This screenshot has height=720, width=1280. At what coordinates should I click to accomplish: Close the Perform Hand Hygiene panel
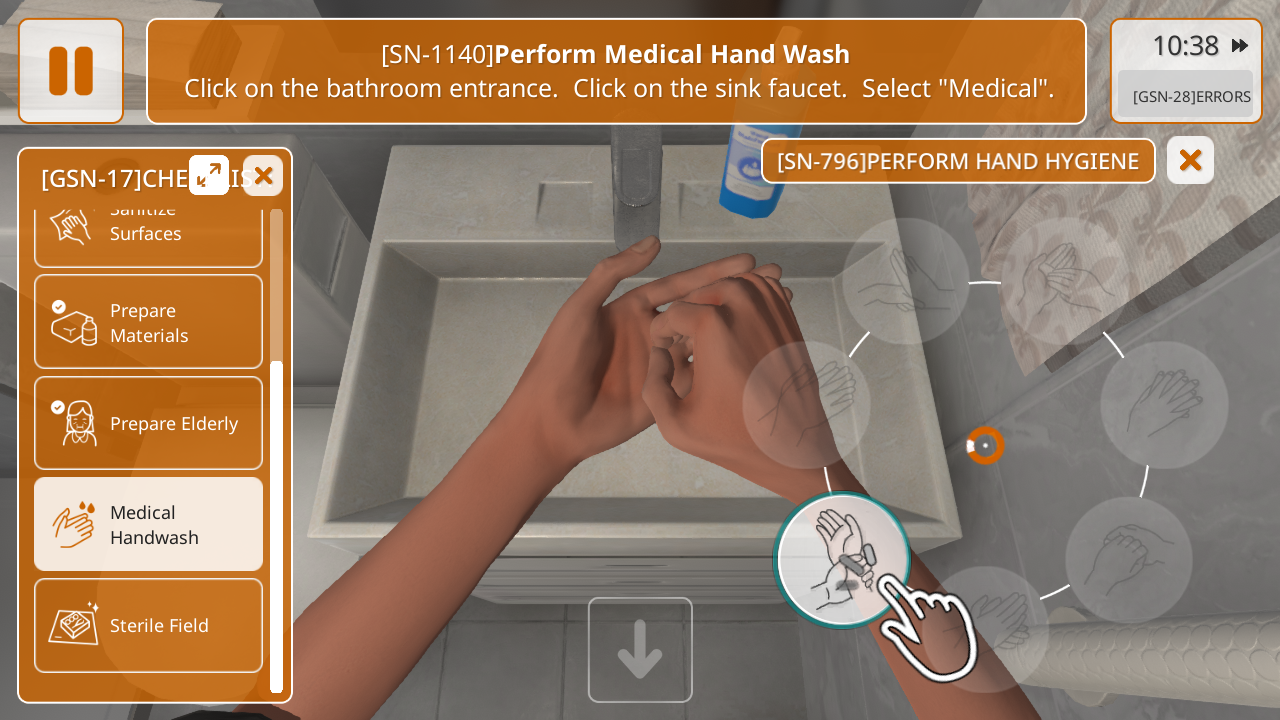click(x=1190, y=160)
